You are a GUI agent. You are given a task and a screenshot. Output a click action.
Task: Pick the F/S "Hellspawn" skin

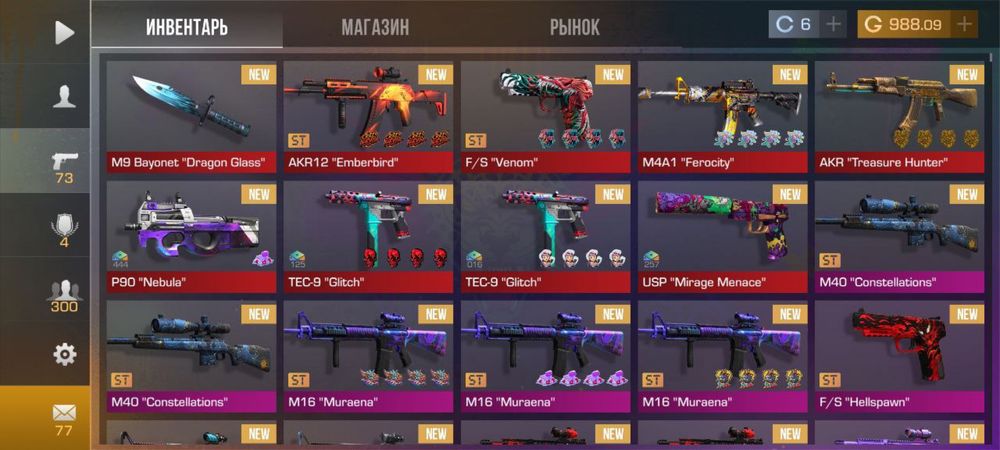[898, 357]
